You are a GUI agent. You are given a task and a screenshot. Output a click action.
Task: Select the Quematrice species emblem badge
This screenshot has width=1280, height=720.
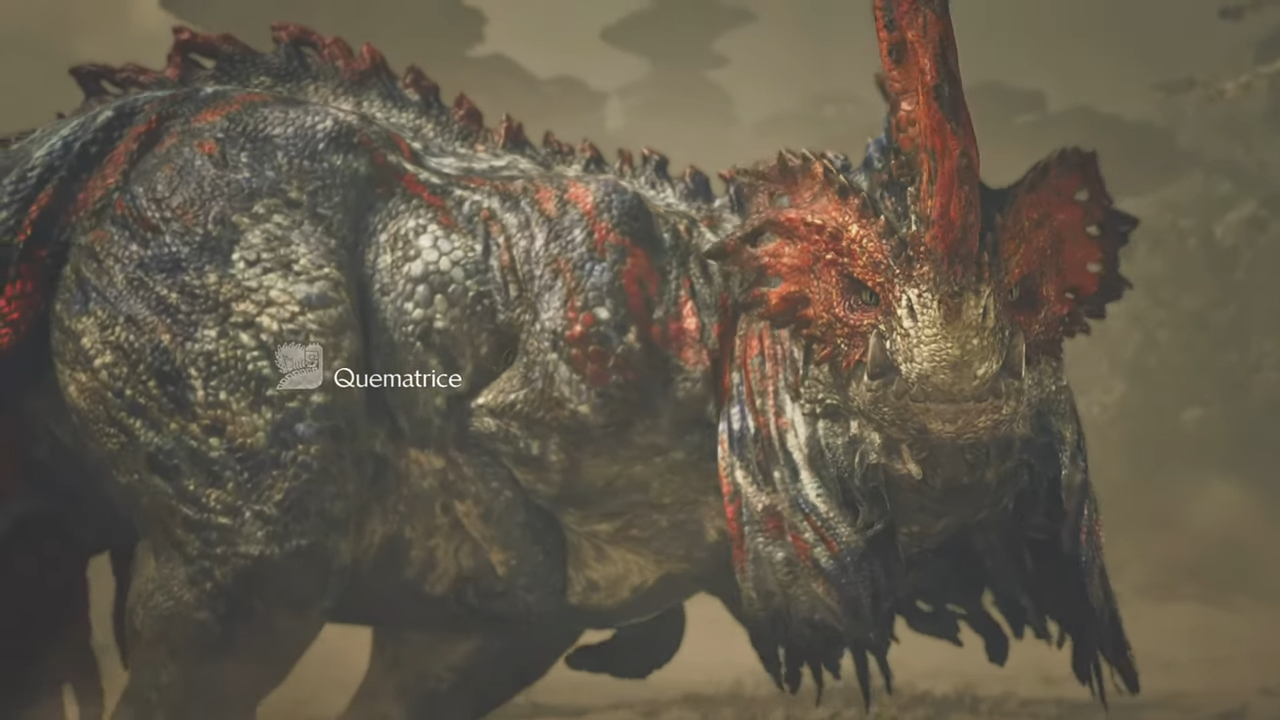pos(298,366)
